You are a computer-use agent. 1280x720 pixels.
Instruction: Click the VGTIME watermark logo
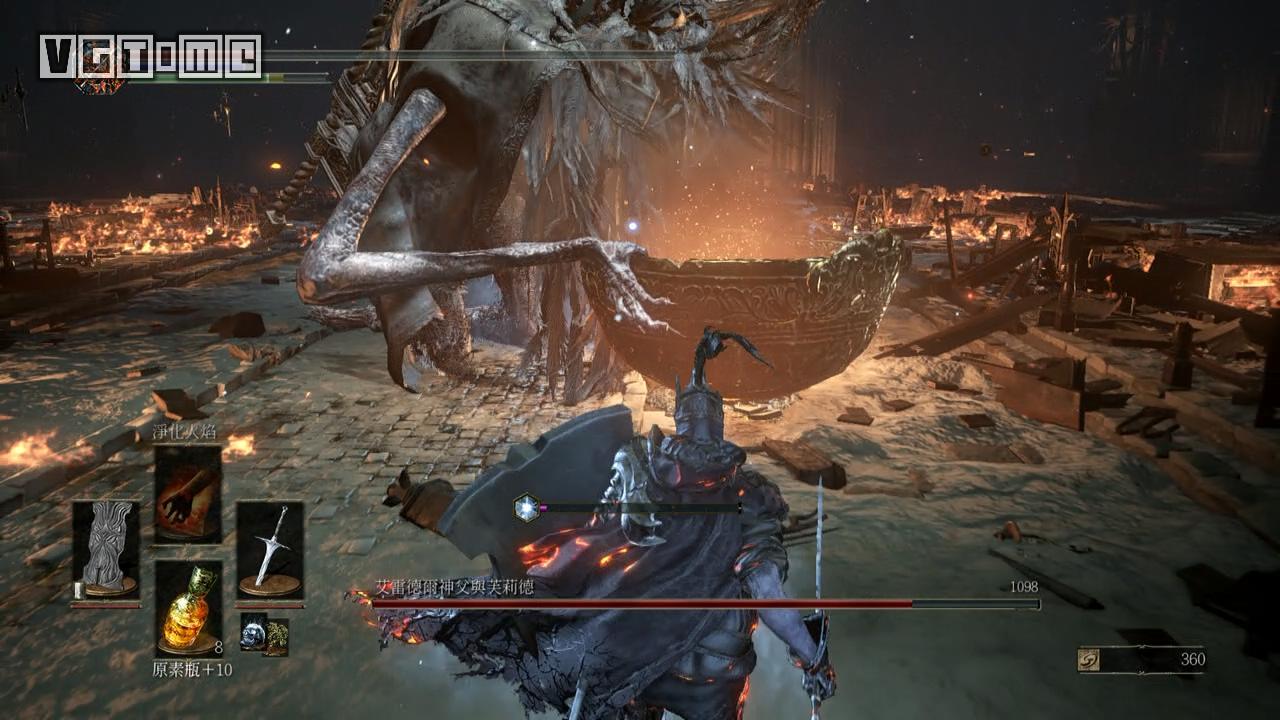[150, 56]
